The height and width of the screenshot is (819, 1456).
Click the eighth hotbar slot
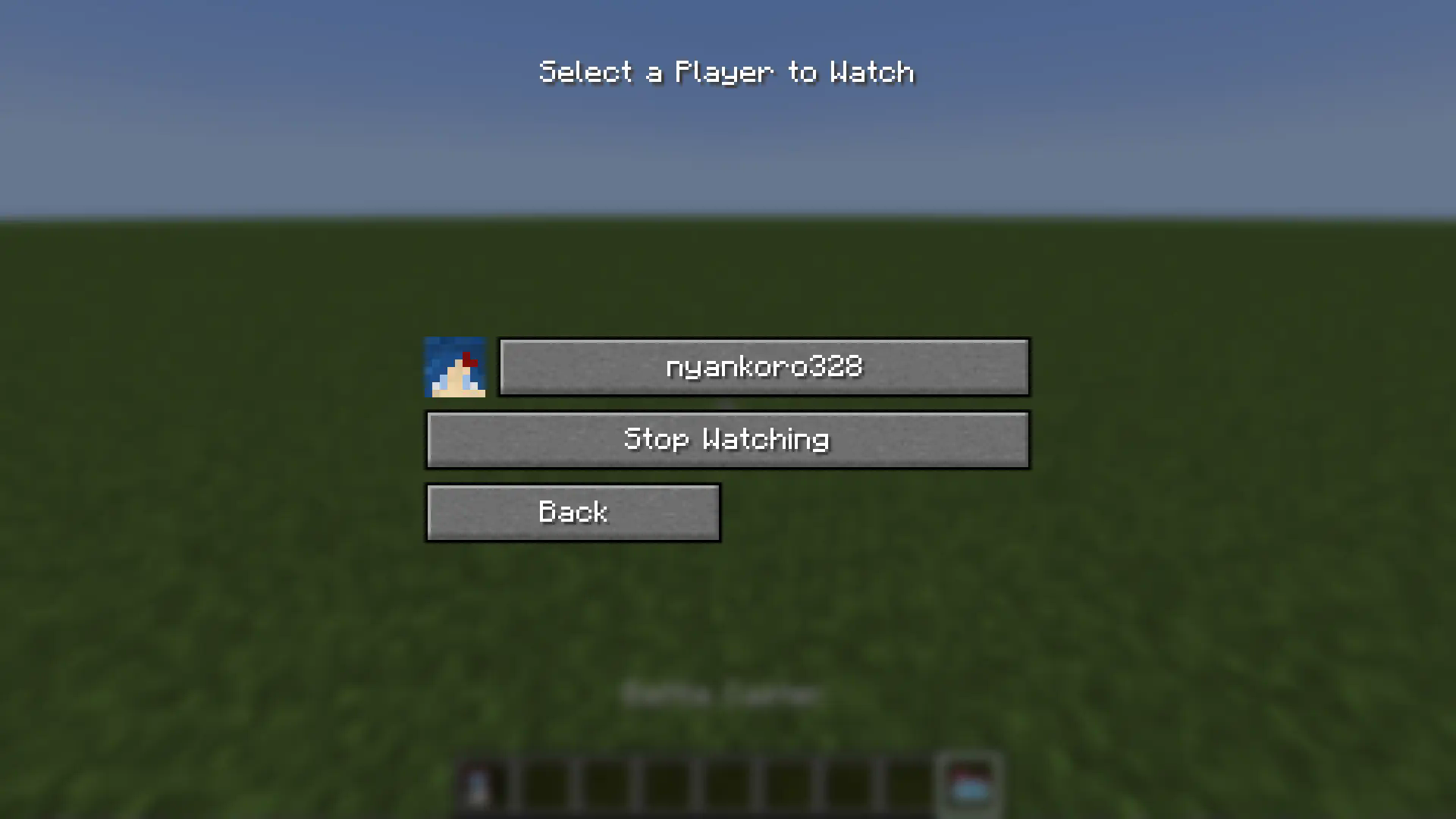click(x=909, y=785)
